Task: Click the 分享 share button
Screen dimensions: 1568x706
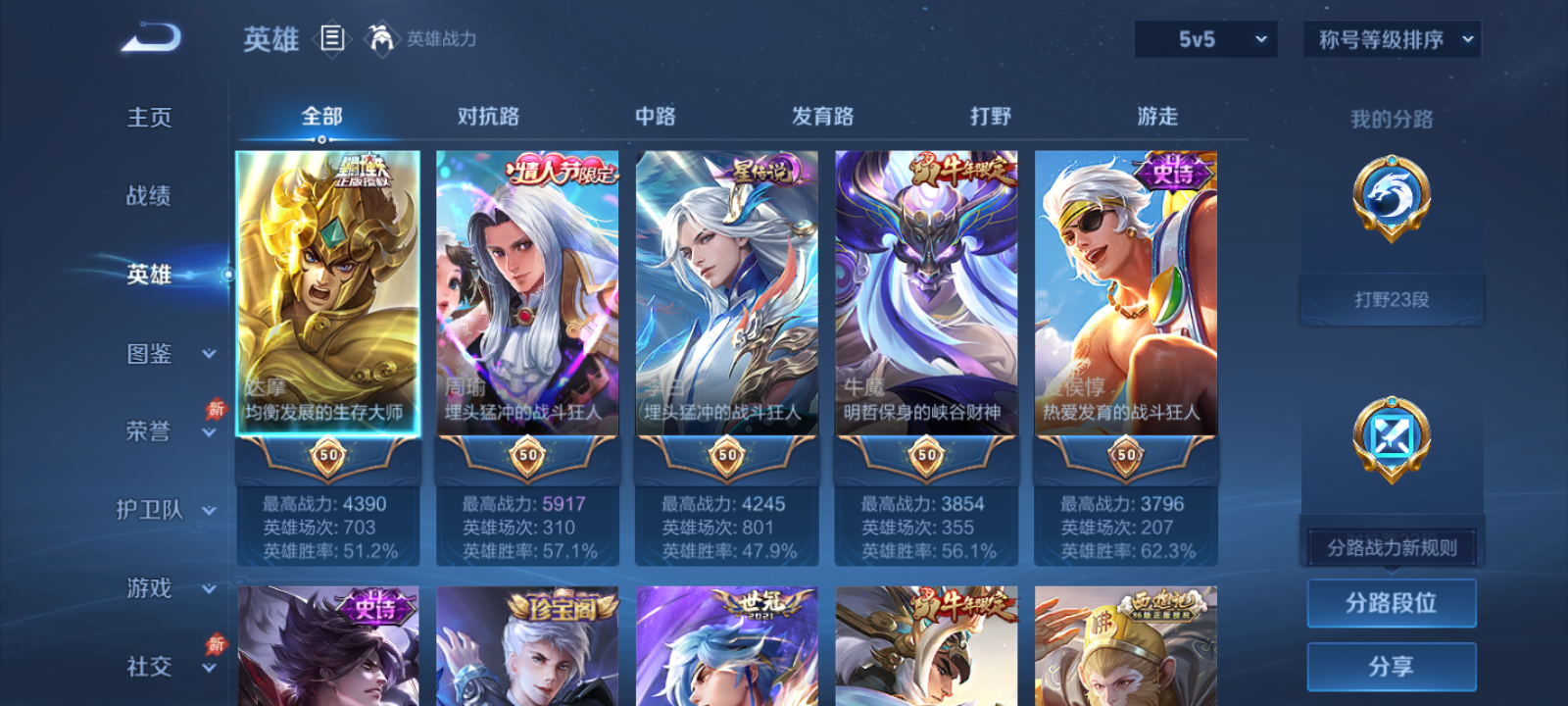Action: (x=1391, y=665)
